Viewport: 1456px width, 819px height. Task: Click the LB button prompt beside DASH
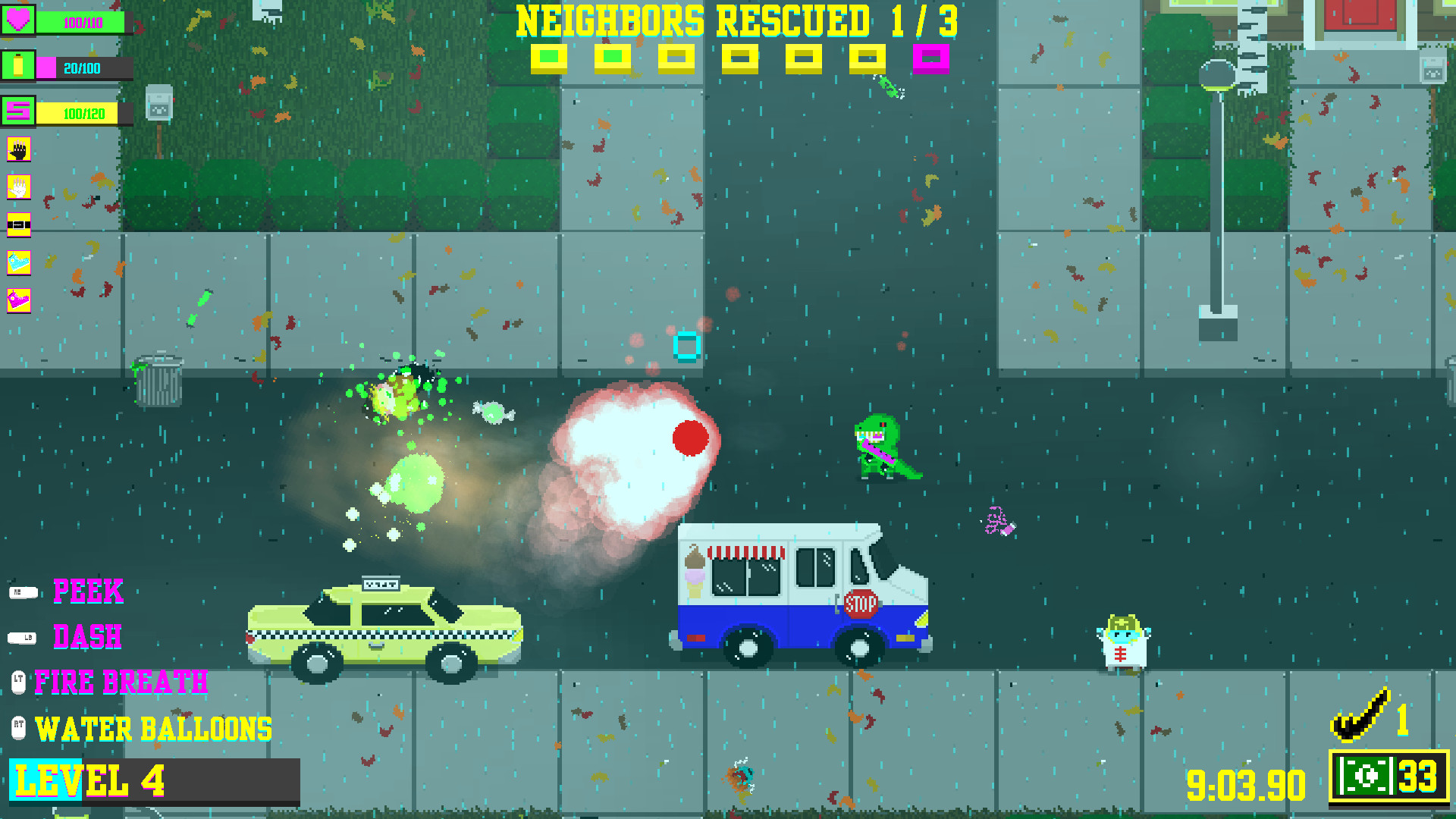tap(23, 638)
